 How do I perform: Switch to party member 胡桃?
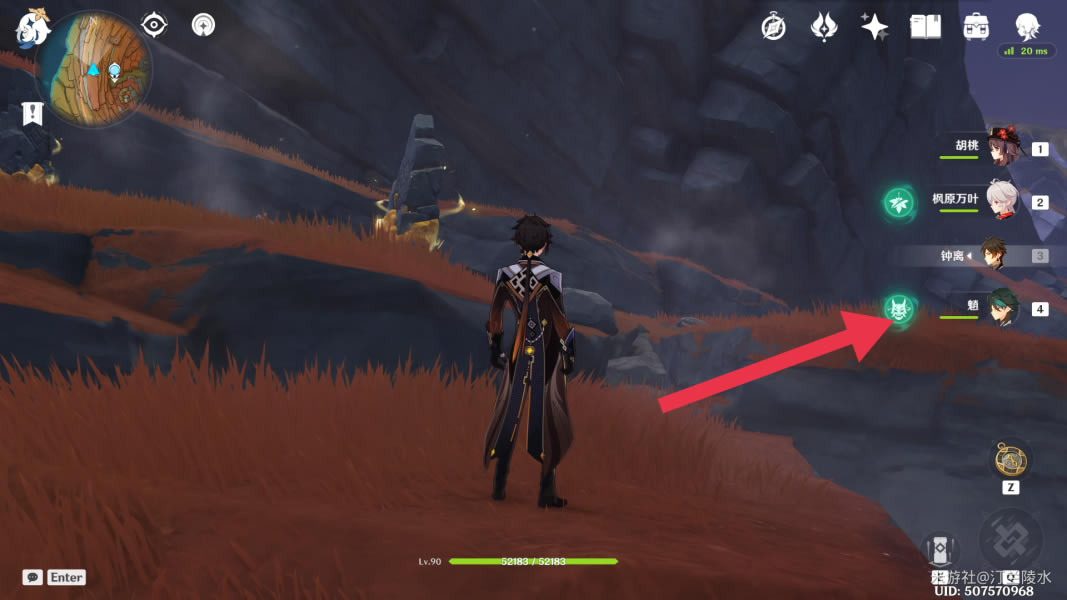[1001, 149]
